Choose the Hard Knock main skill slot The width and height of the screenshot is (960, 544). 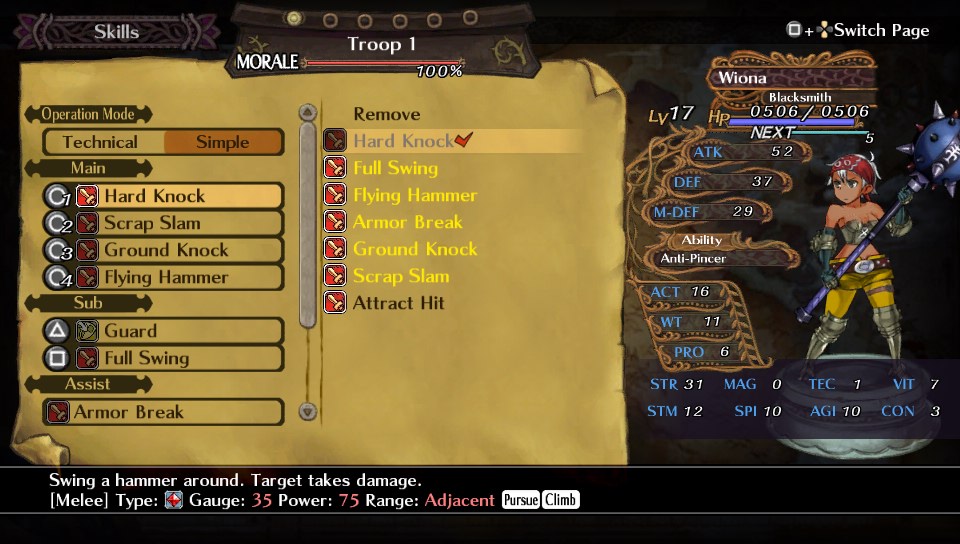[163, 196]
